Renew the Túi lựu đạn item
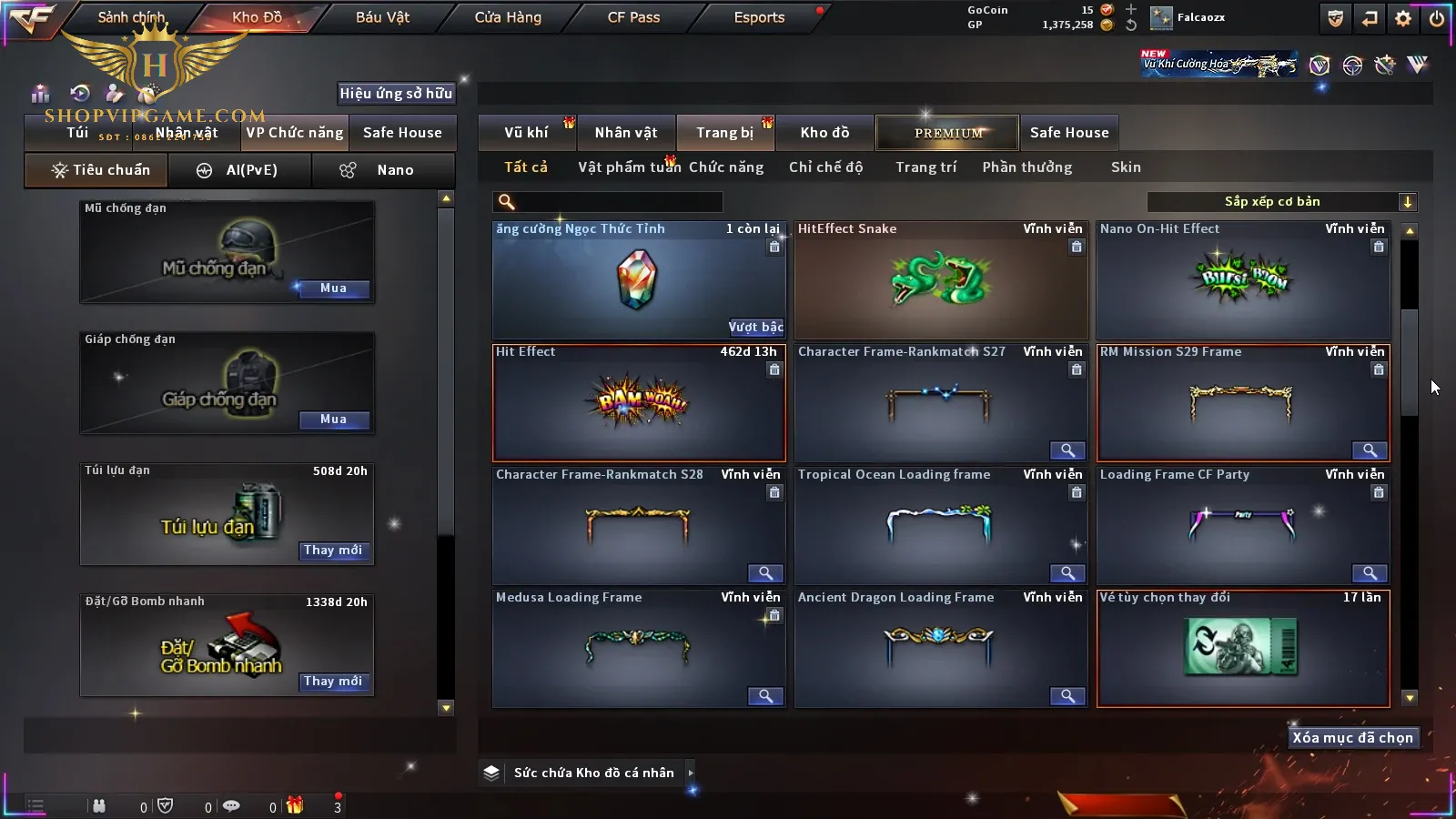Image resolution: width=1456 pixels, height=819 pixels. [333, 551]
